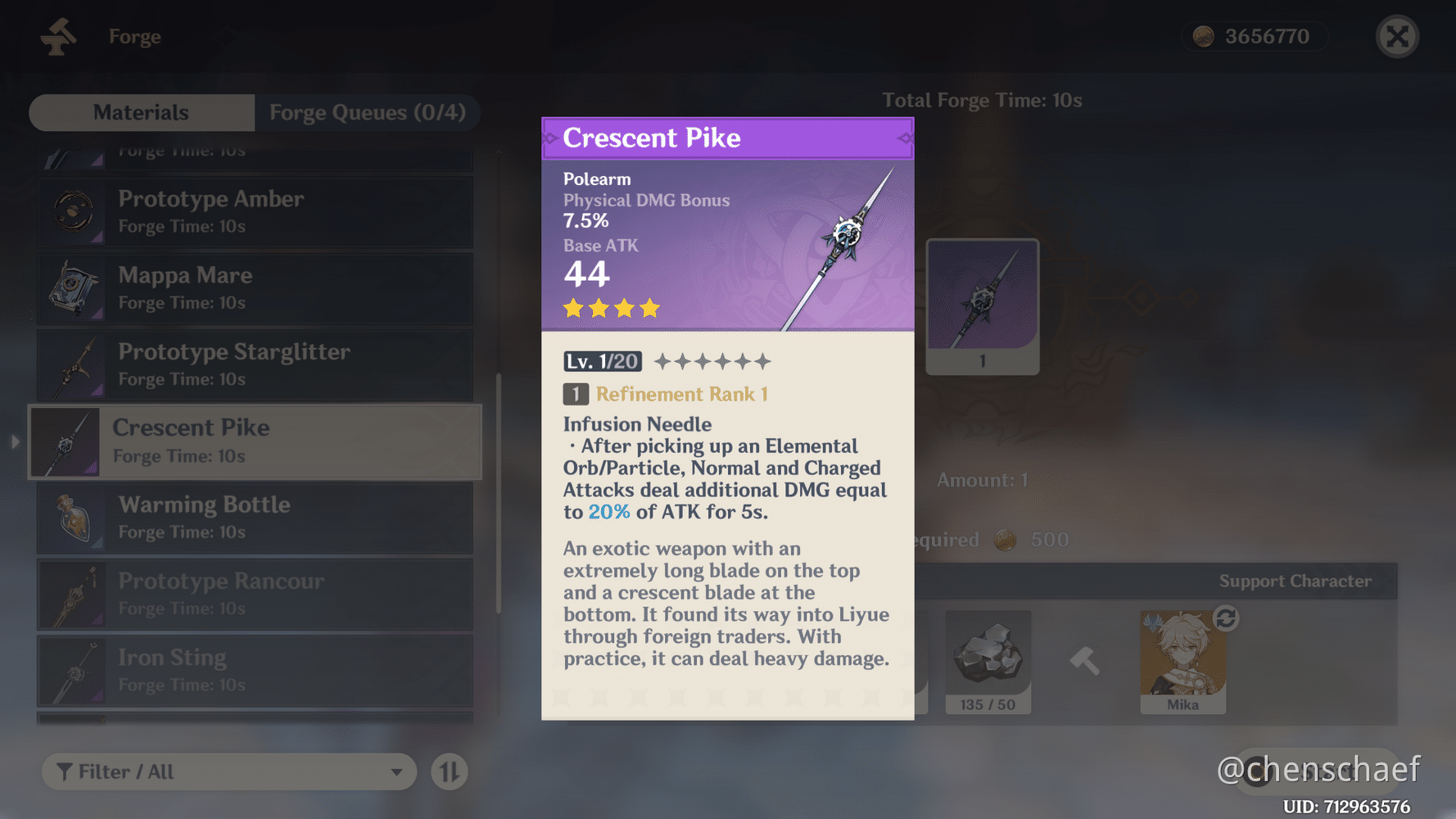Screen dimensions: 1456x819
Task: Click the Mora balance display
Action: pos(1255,36)
